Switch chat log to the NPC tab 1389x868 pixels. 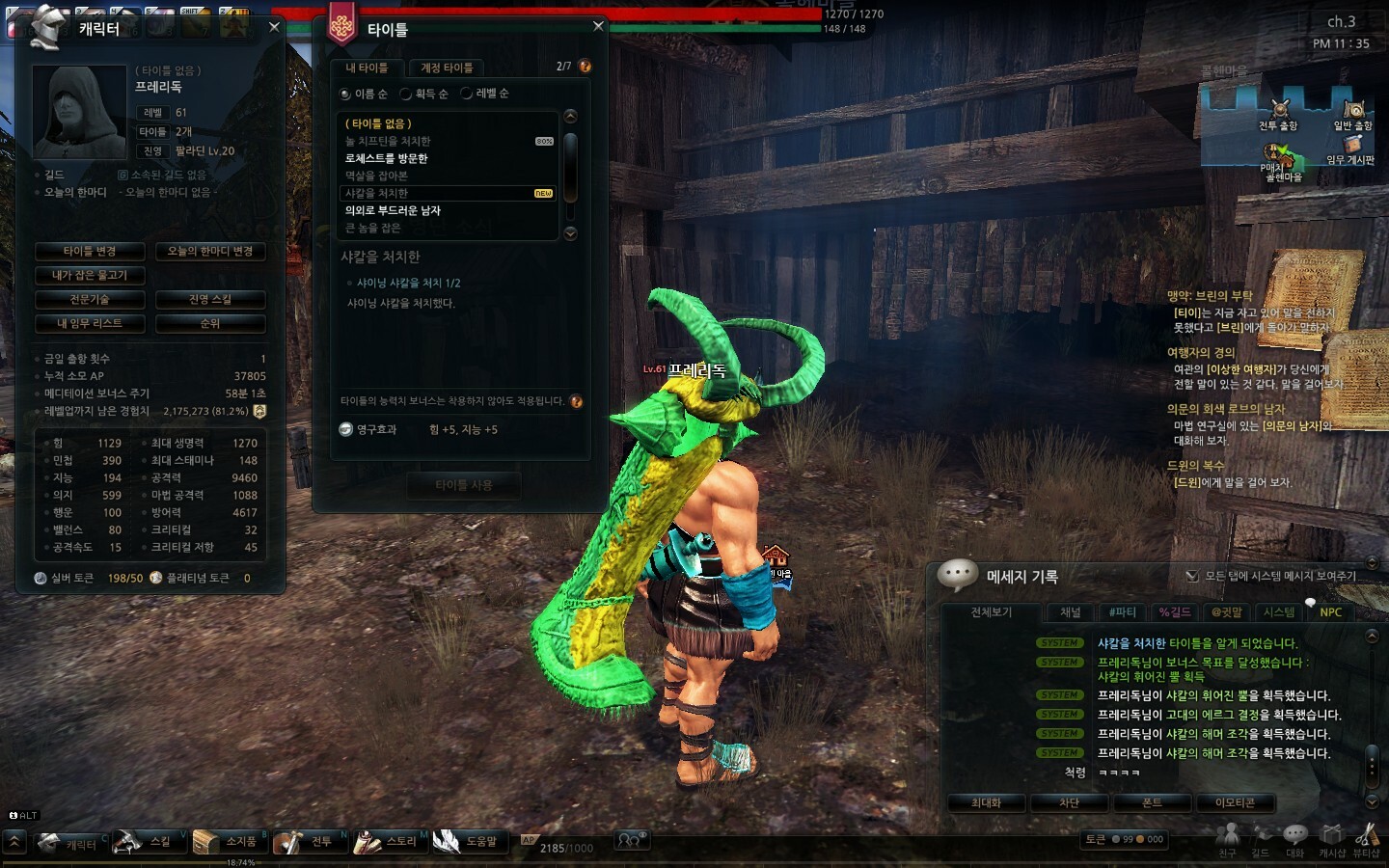pyautogui.click(x=1330, y=612)
